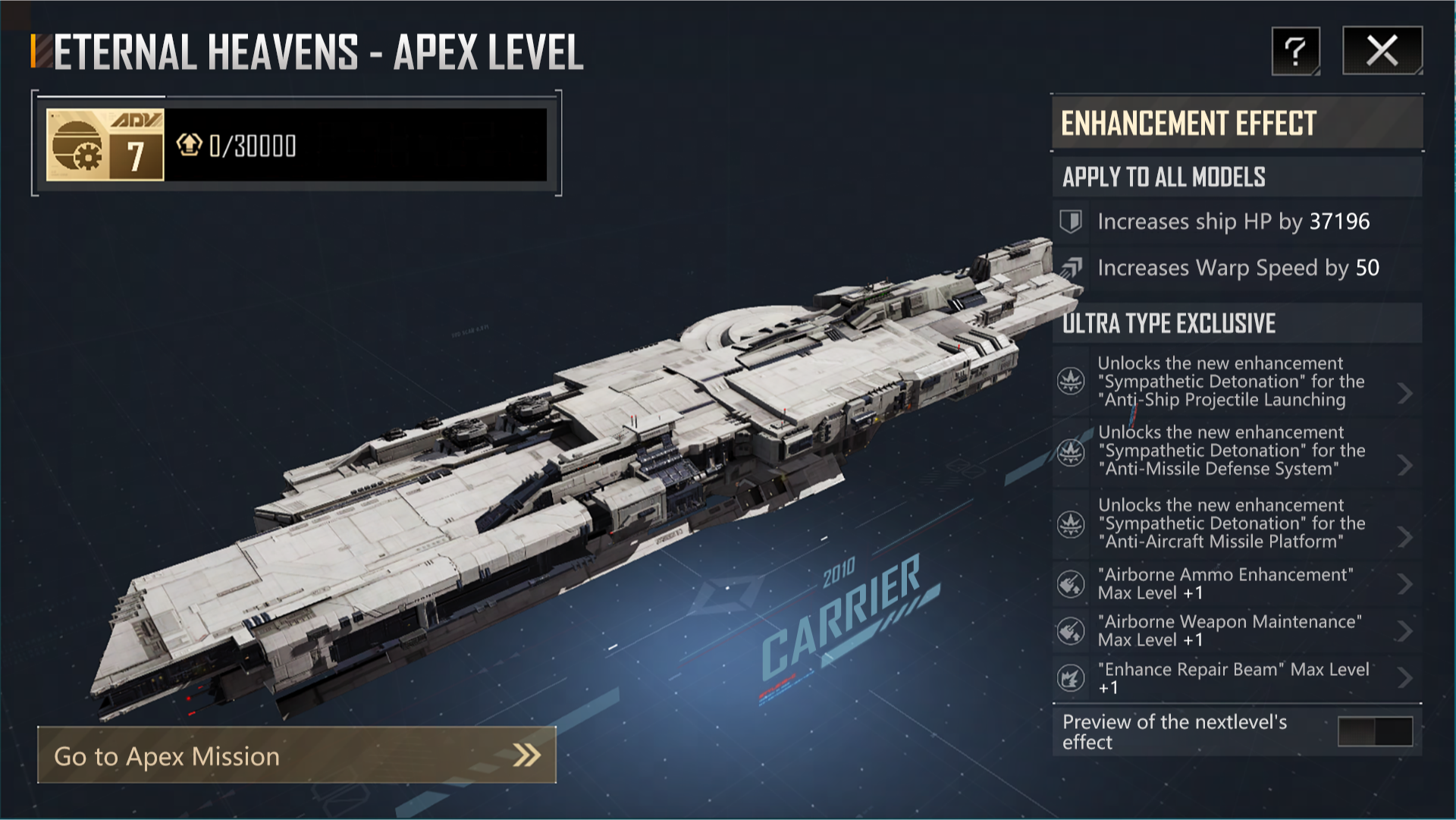Select the ADV level 7 badge
This screenshot has height=820, width=1456.
click(x=105, y=145)
